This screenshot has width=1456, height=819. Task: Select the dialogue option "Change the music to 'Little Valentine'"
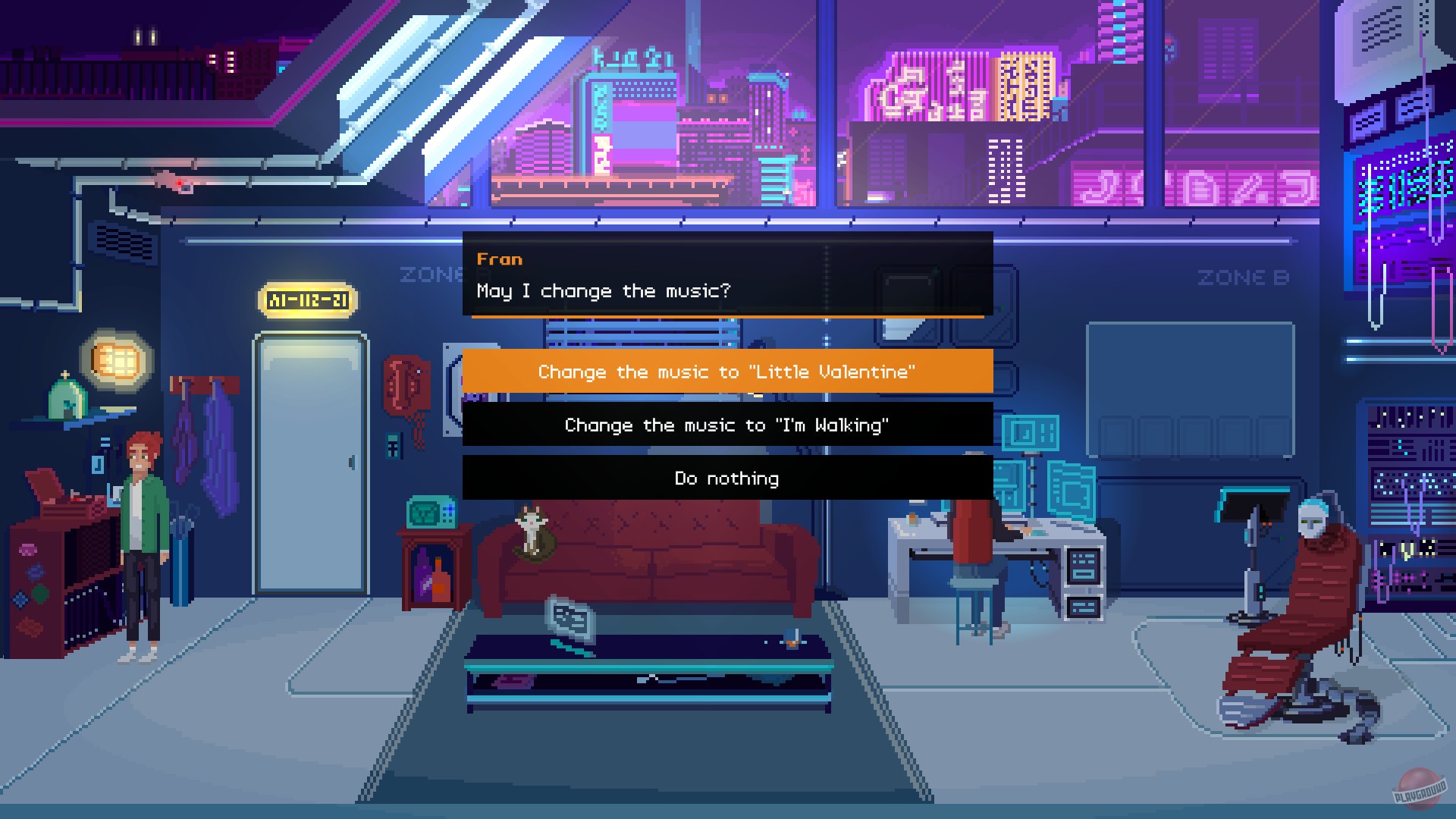point(726,372)
